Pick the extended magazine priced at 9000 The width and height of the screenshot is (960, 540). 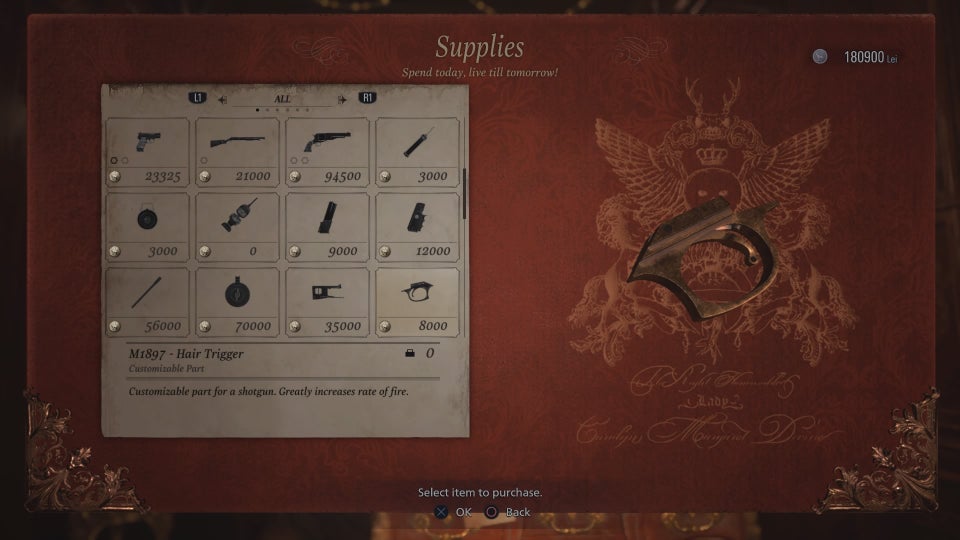tap(327, 226)
